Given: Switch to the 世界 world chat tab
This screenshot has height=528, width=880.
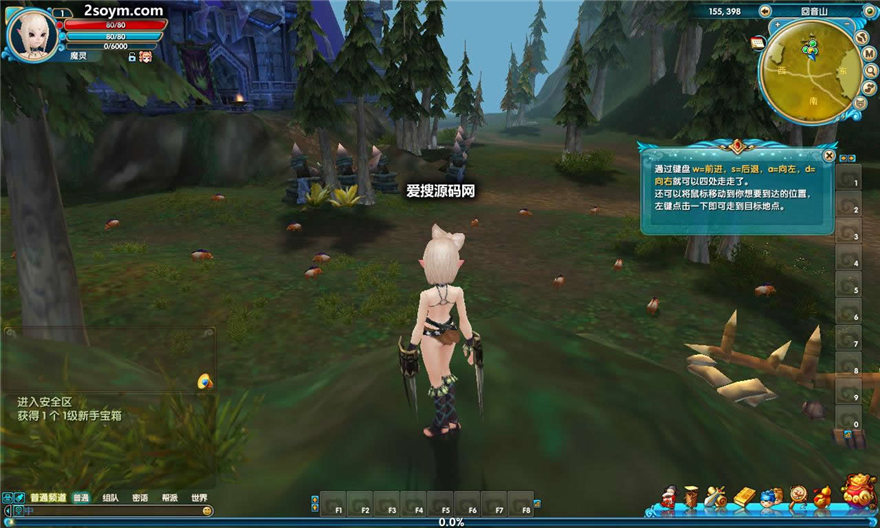Looking at the screenshot, I should tap(199, 497).
